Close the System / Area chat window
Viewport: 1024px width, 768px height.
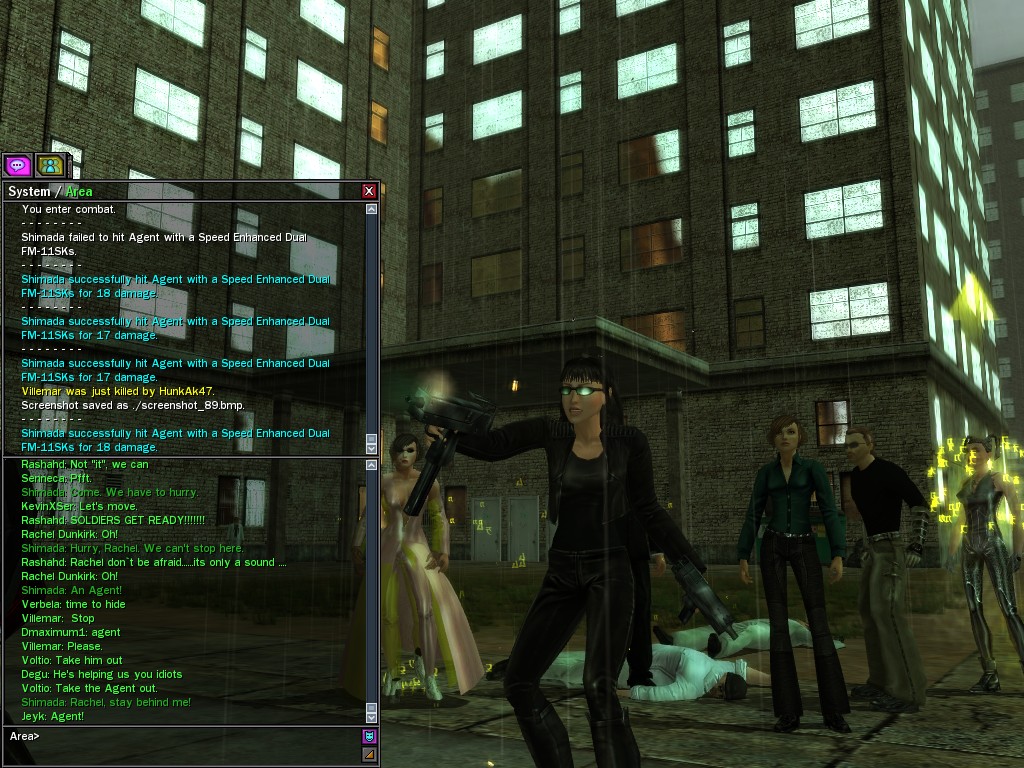pos(369,191)
